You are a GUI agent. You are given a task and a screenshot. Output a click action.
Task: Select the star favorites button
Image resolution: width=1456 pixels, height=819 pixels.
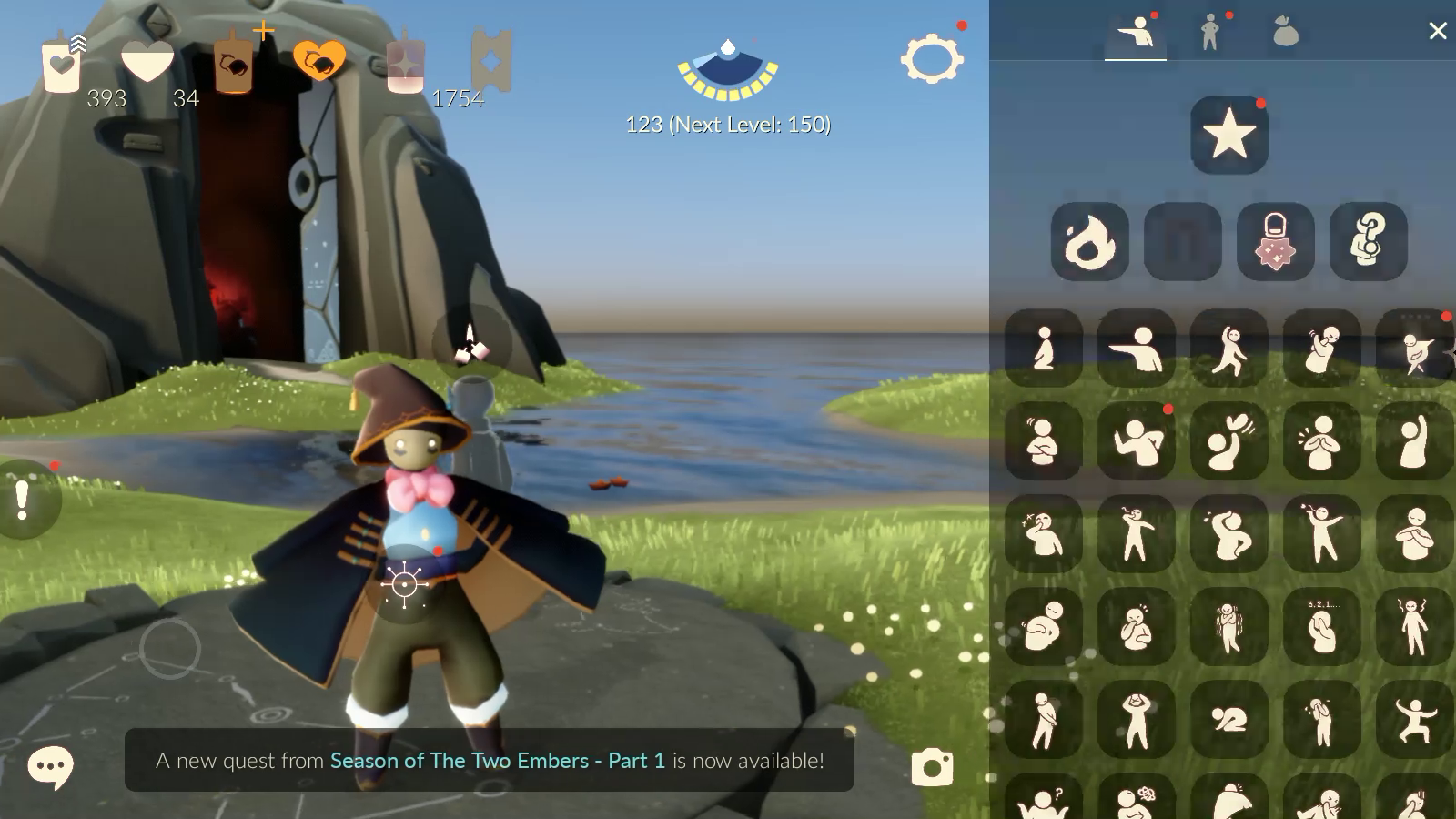[1229, 135]
